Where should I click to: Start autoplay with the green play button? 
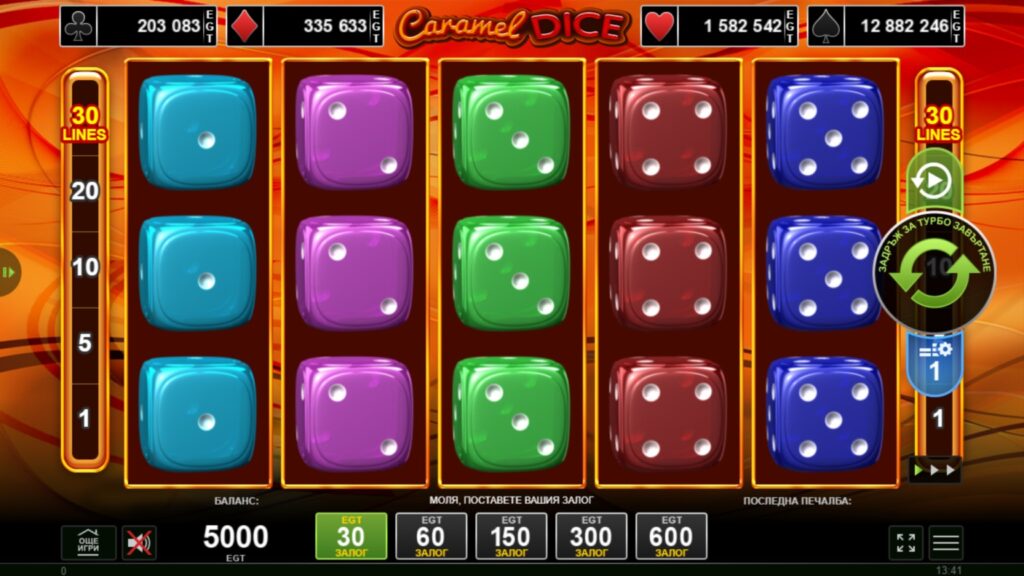click(932, 181)
